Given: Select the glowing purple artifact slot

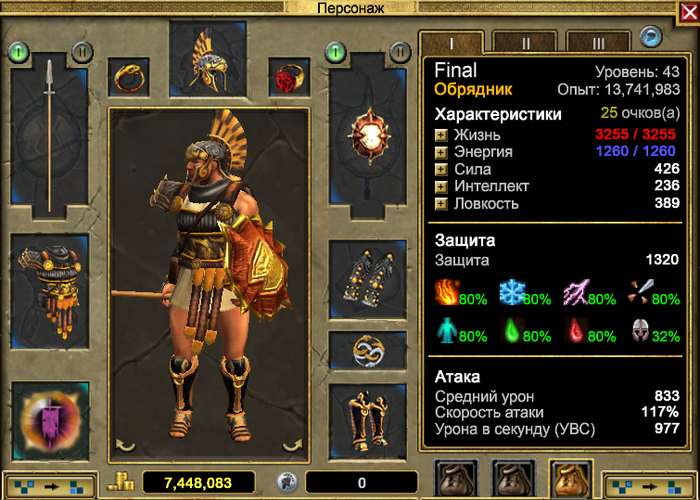Looking at the screenshot, I should [49, 421].
